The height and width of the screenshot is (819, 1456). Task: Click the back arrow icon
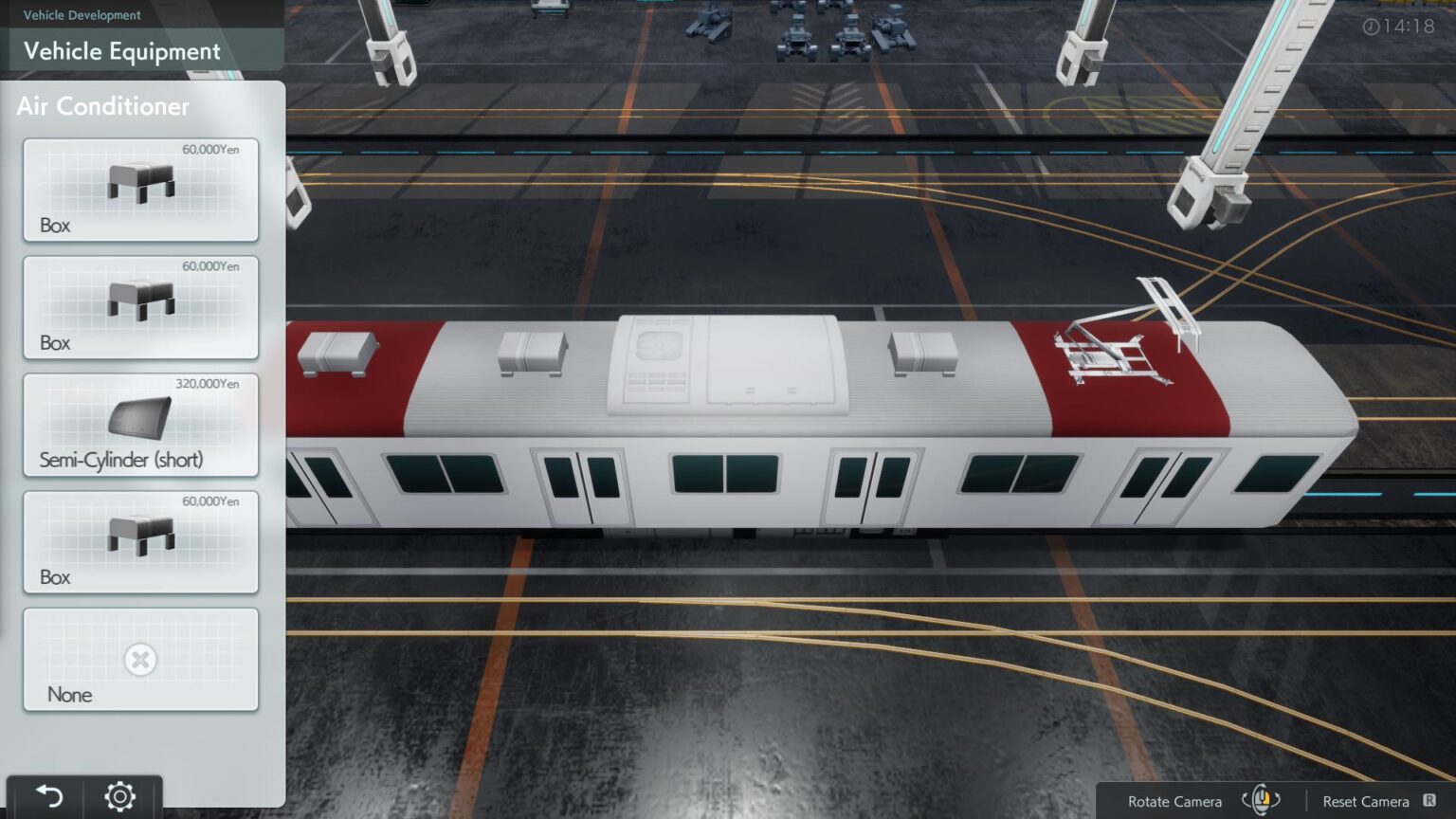tap(52, 796)
